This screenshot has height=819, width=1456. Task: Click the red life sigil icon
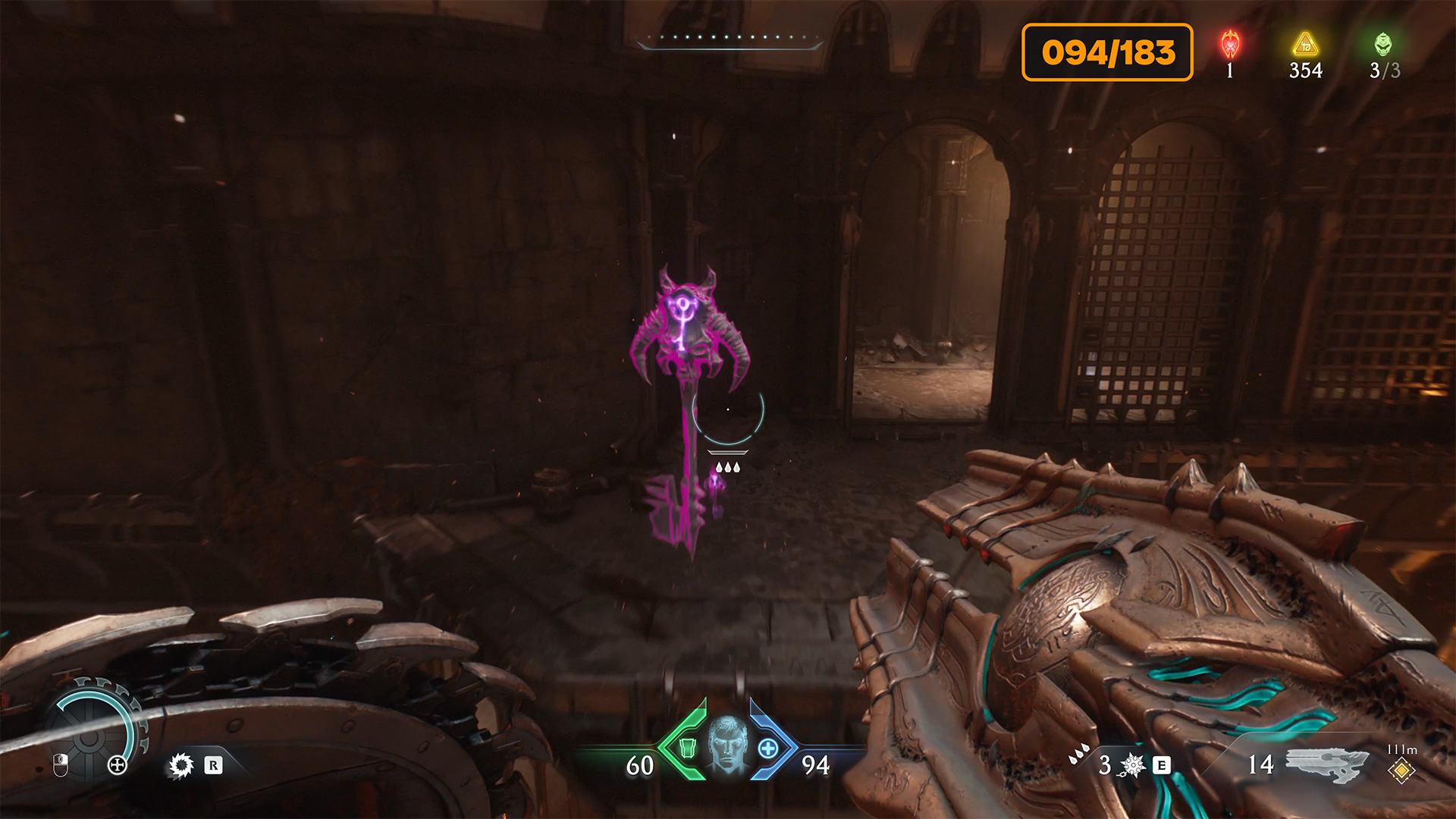(1230, 44)
